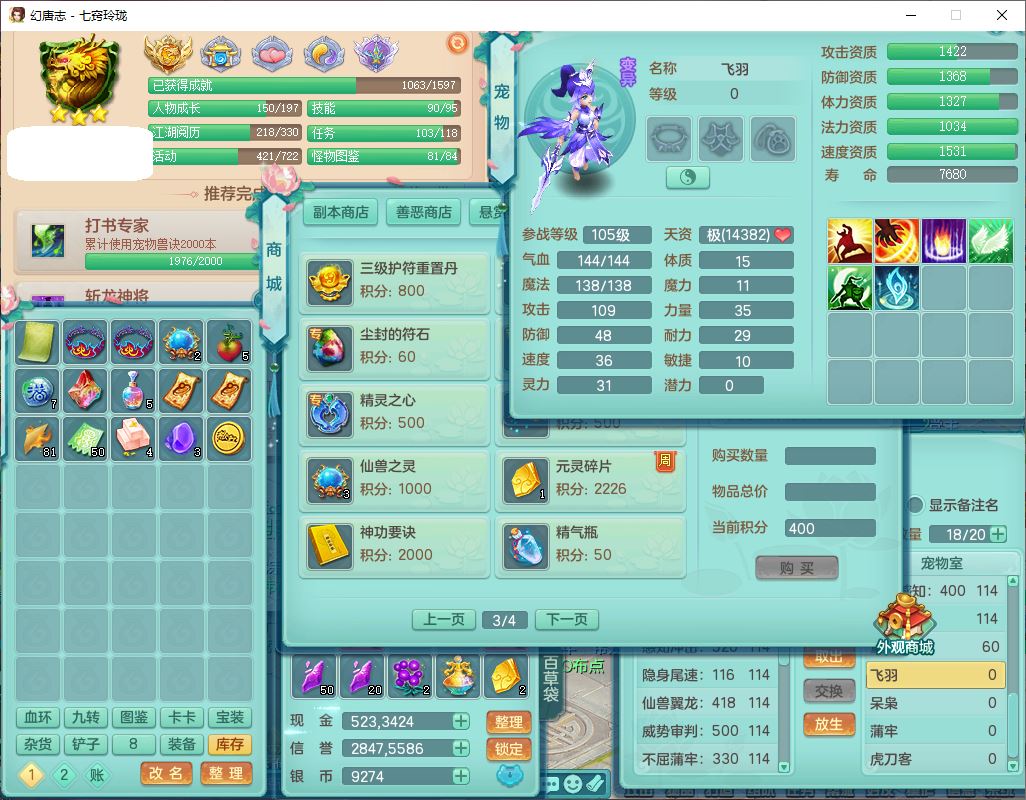Release the pet with 放生

(x=829, y=724)
